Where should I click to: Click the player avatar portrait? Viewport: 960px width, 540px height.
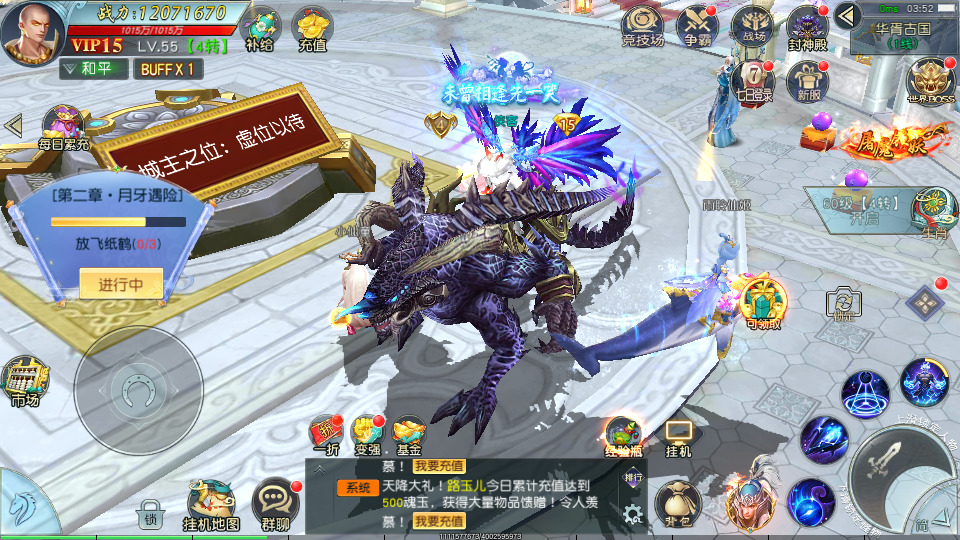(x=32, y=33)
